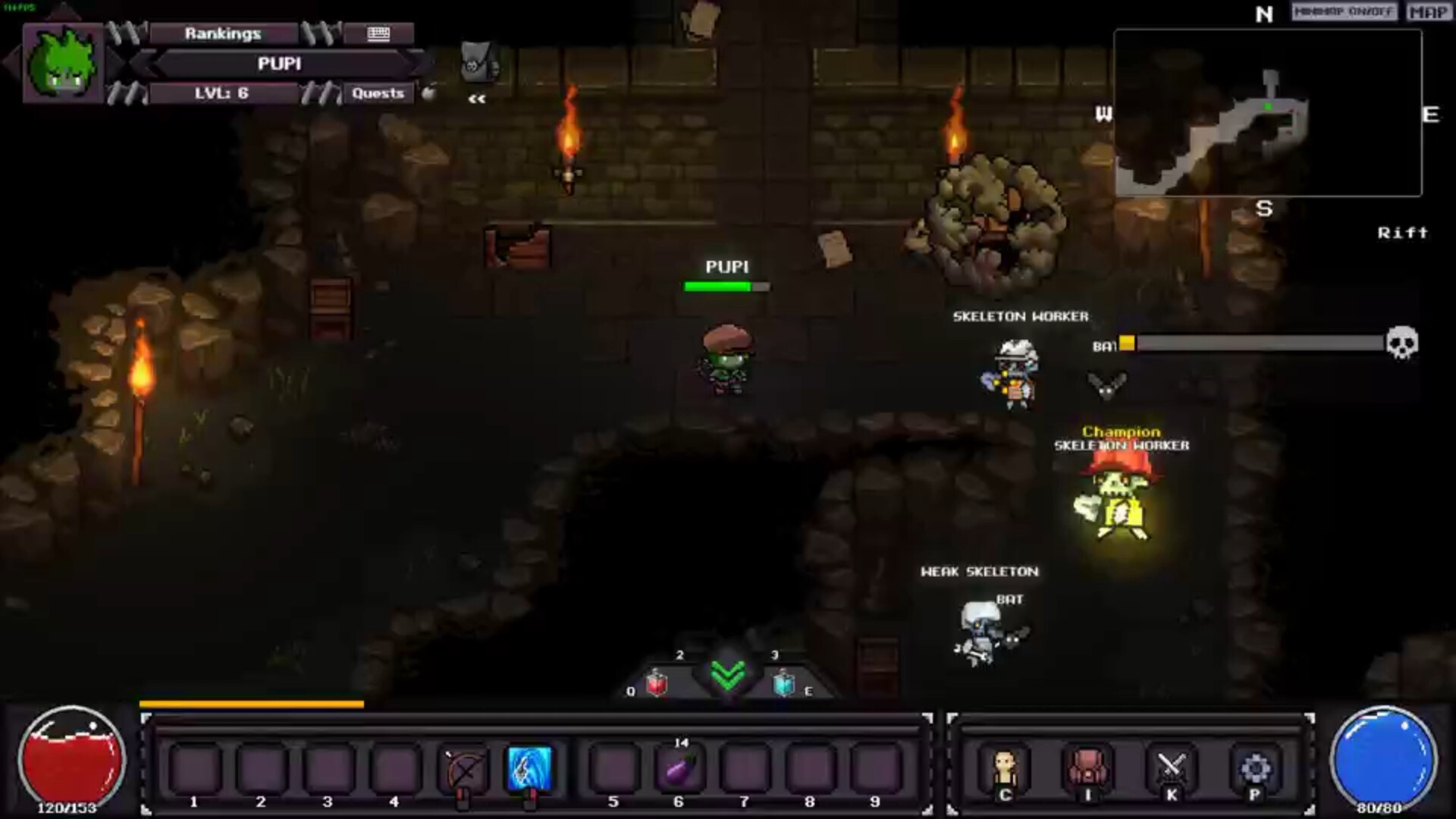Screen dimensions: 1456x819
Task: Collapse the side panel with the << chevron
Action: (477, 98)
